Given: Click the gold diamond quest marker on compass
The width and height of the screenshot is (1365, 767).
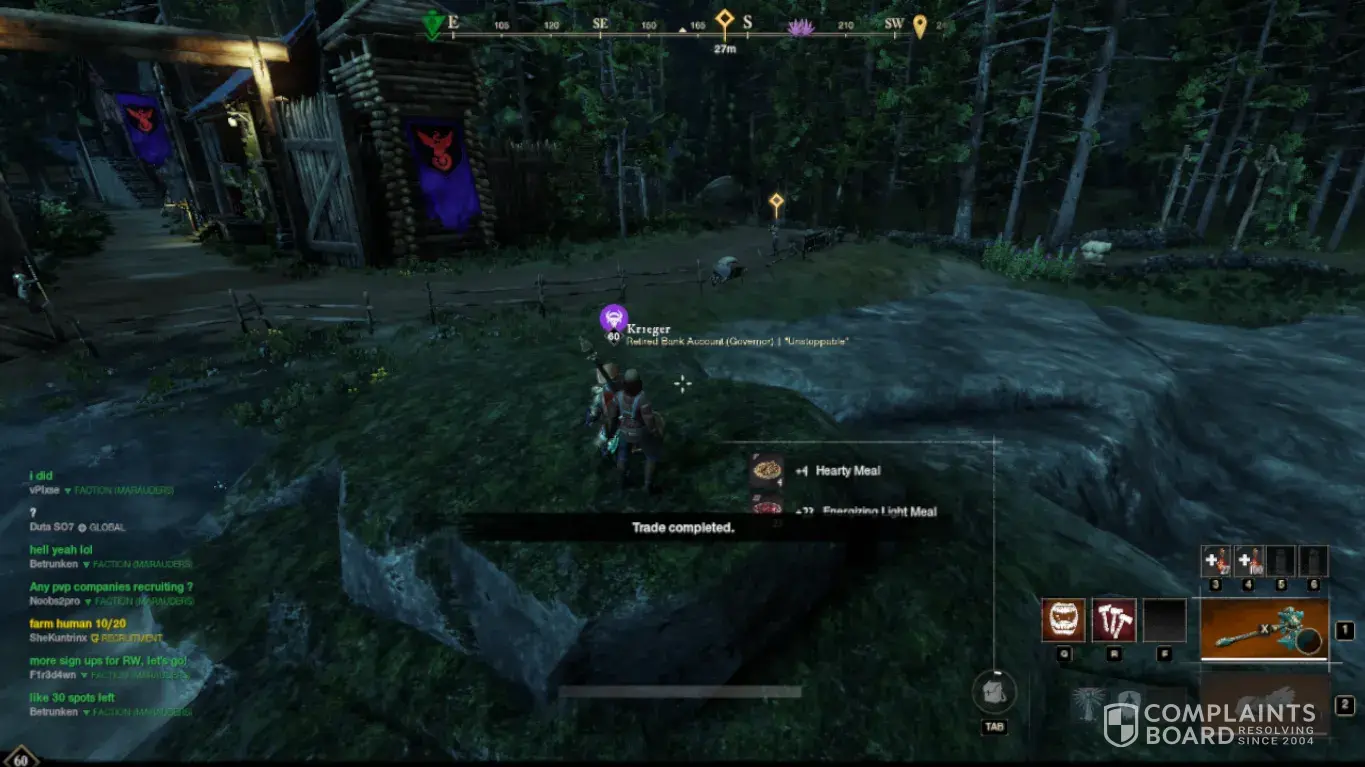Looking at the screenshot, I should [724, 20].
